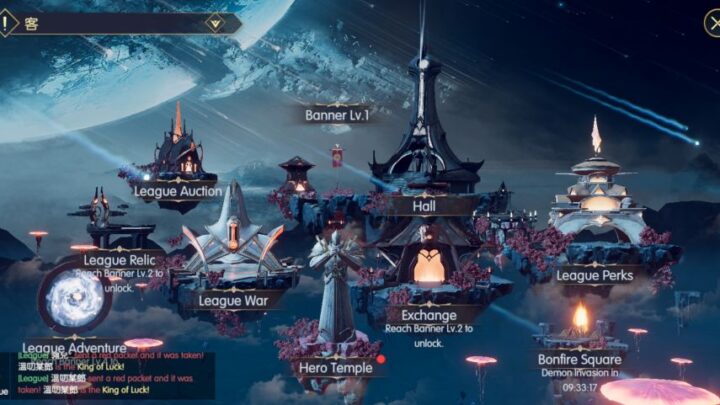Enter the Hall
This screenshot has width=720, height=405.
point(432,205)
